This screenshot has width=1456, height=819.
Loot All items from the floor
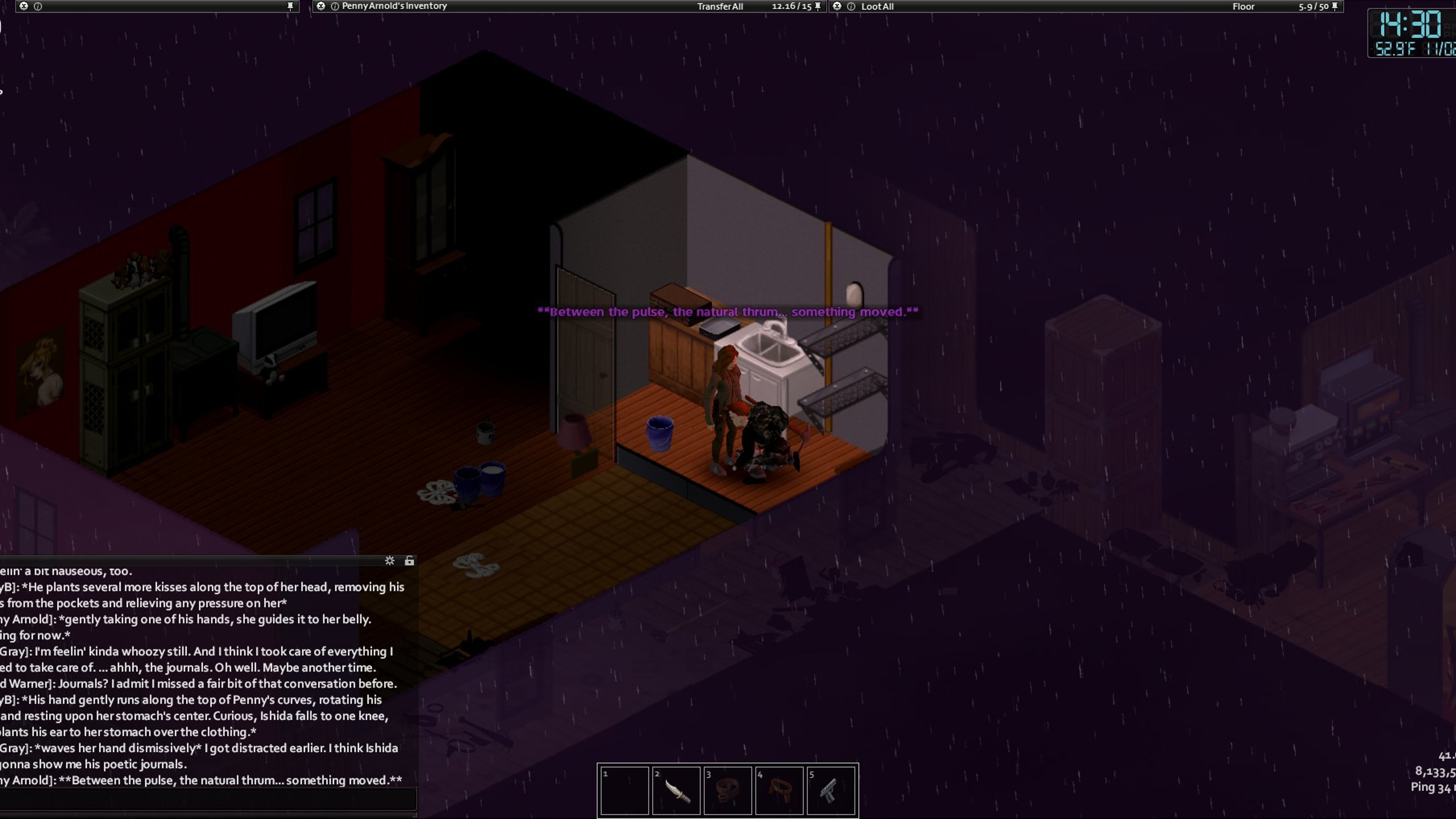[877, 6]
